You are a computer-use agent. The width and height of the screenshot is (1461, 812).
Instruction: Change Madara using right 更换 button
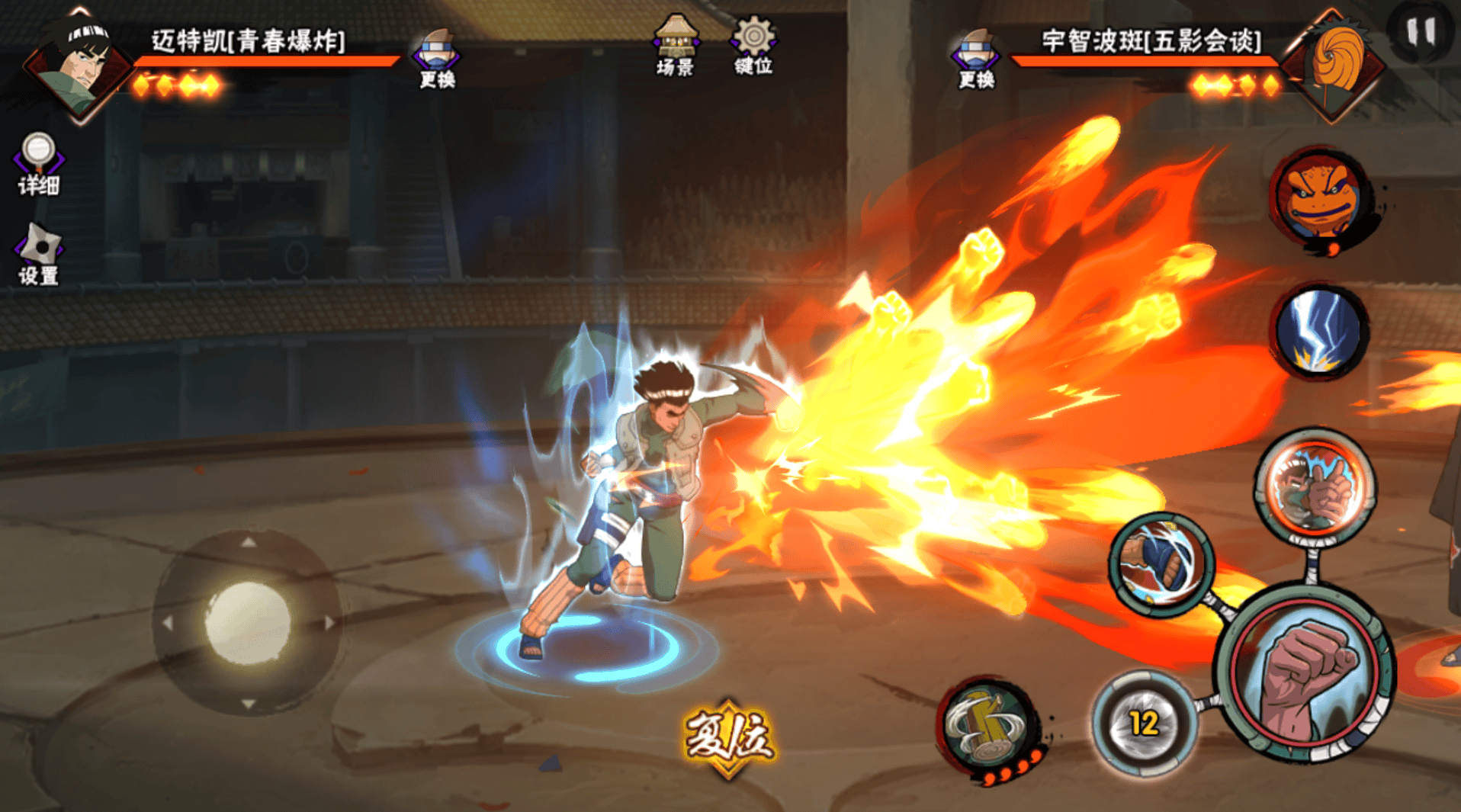pyautogui.click(x=976, y=59)
